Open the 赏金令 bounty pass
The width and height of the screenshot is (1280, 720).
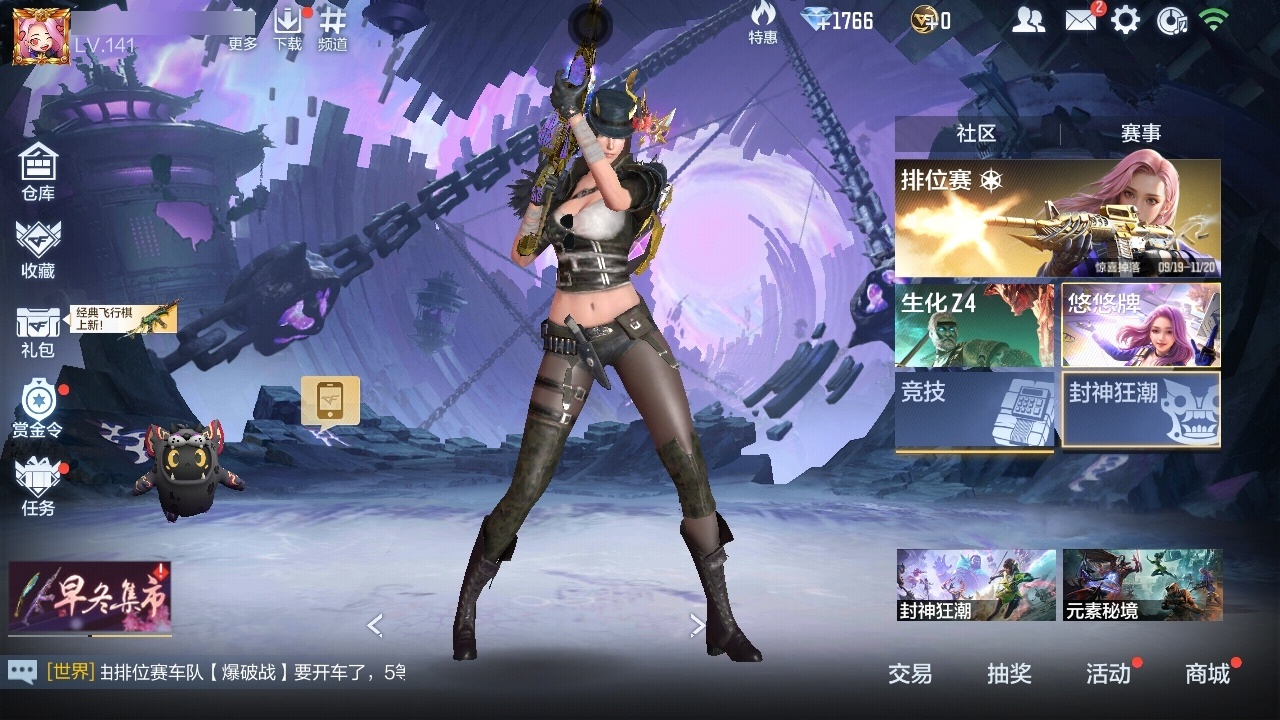[x=38, y=408]
